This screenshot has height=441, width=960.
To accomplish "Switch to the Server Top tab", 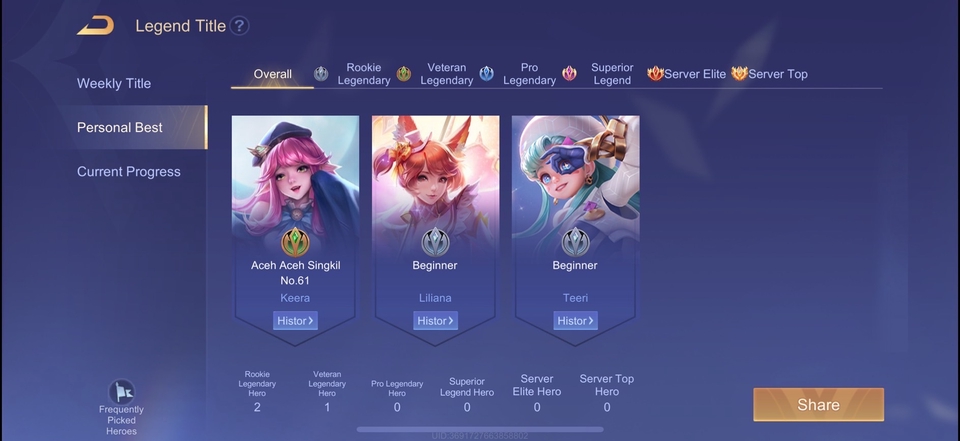I will [769, 74].
